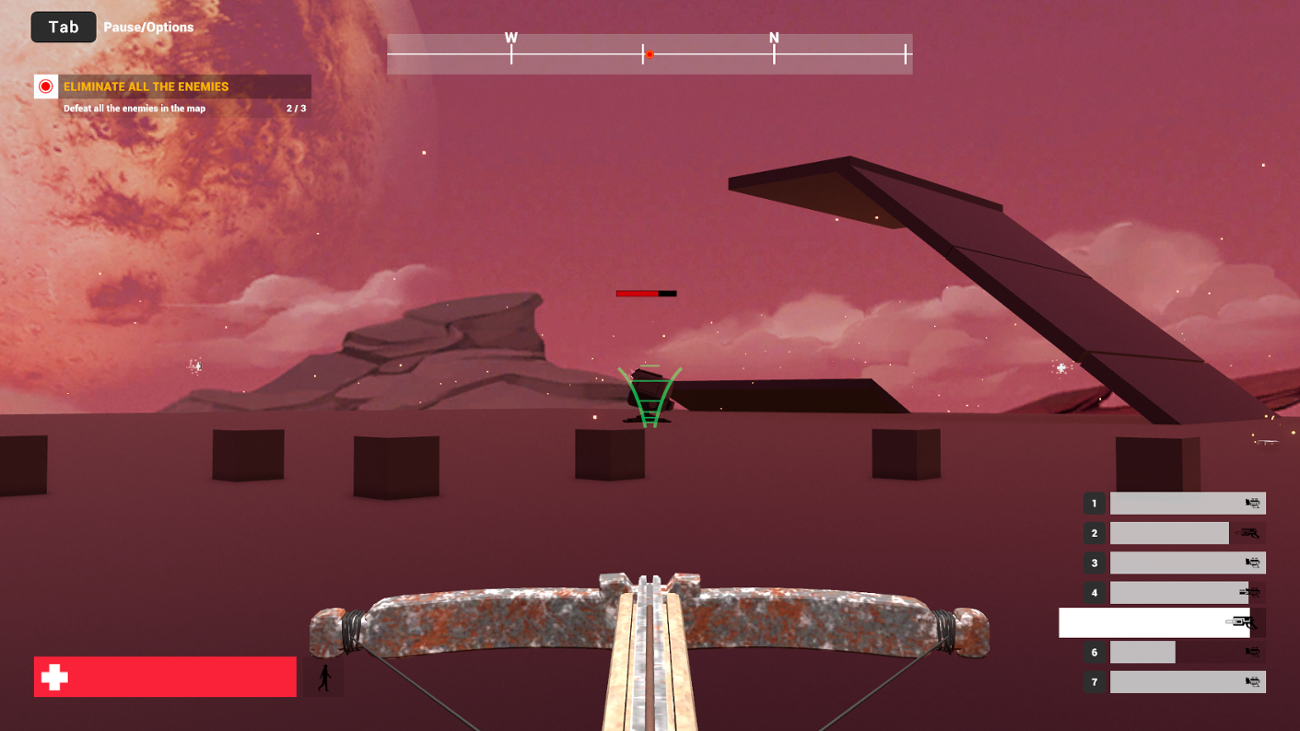Click the walking stance indicator icon
Screen dimensions: 1300x731
coord(323,677)
